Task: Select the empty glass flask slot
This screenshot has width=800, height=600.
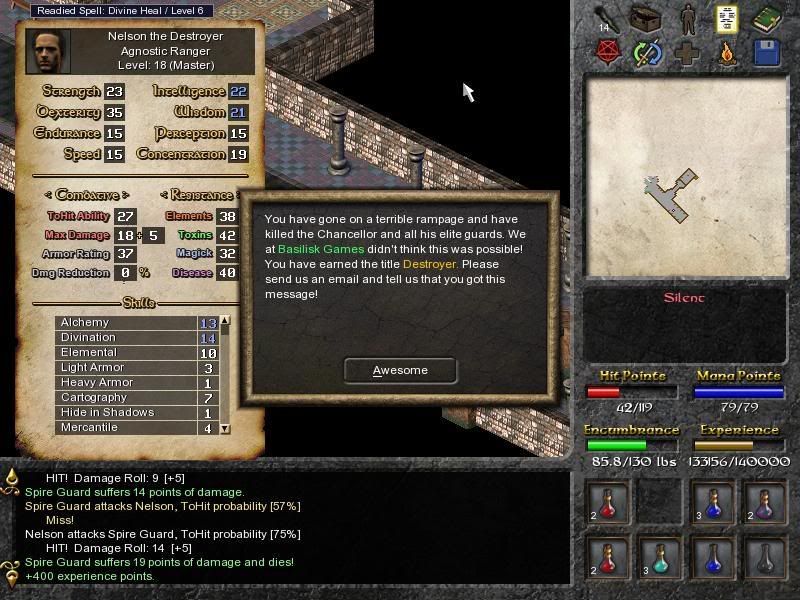Action: 765,557
